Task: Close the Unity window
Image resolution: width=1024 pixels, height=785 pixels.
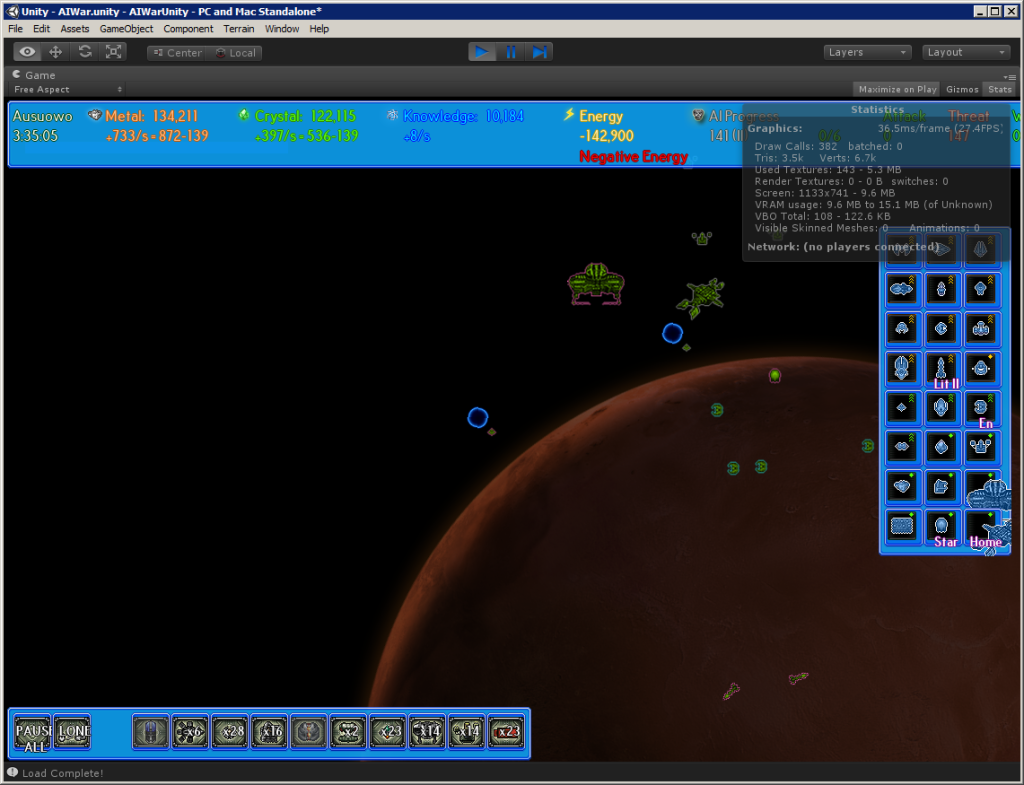Action: tap(1010, 11)
